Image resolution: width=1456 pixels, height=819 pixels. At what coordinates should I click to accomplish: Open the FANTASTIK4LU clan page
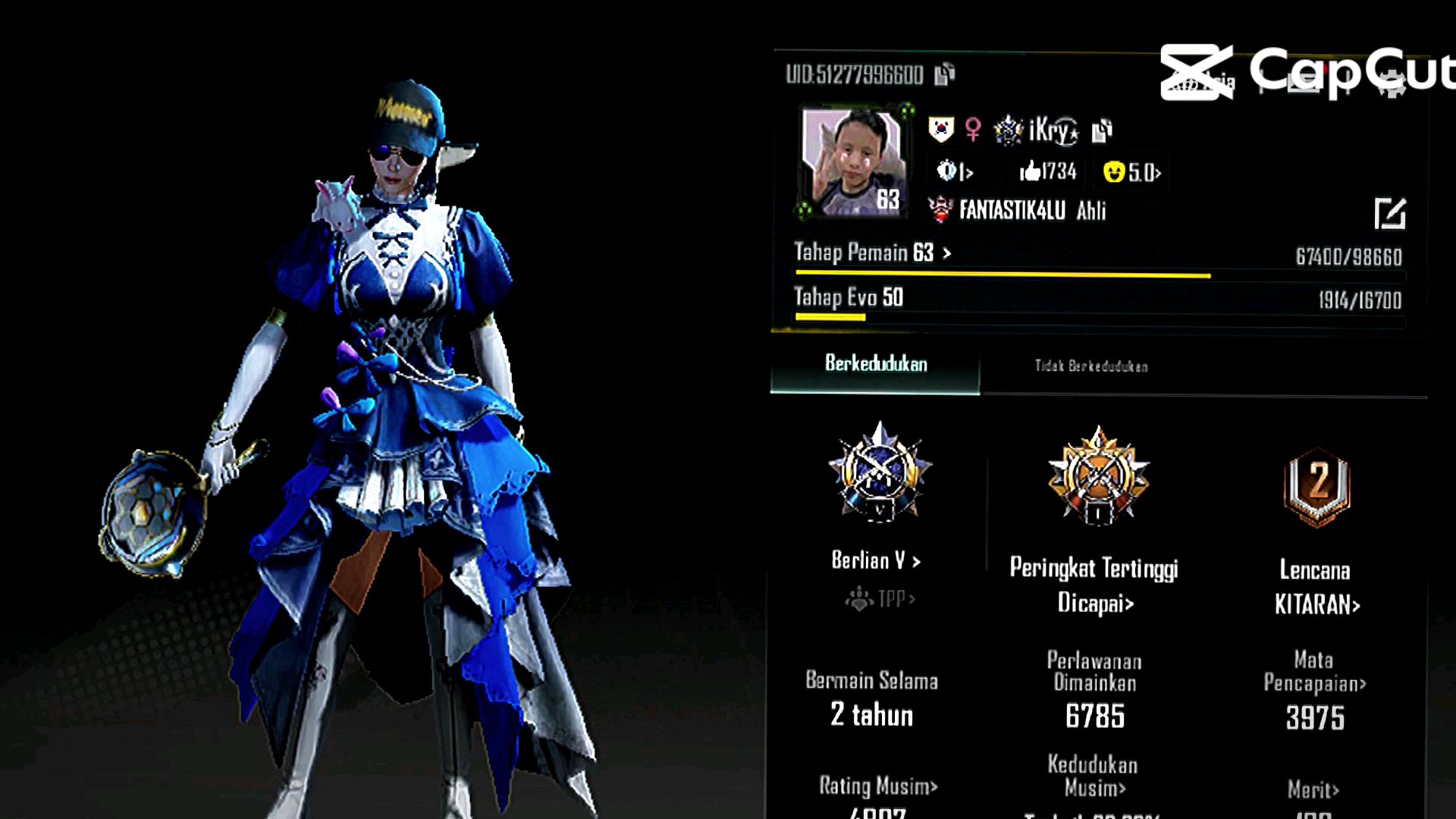[x=1012, y=210]
